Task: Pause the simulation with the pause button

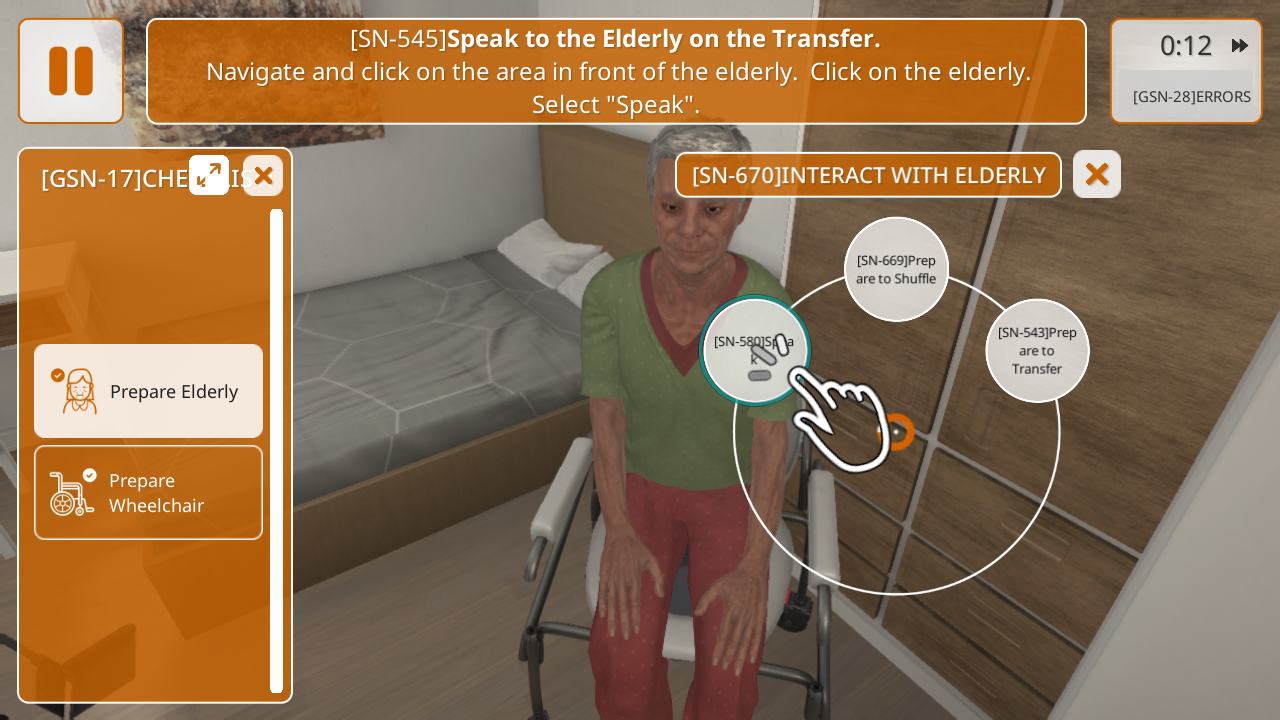Action: pos(71,71)
